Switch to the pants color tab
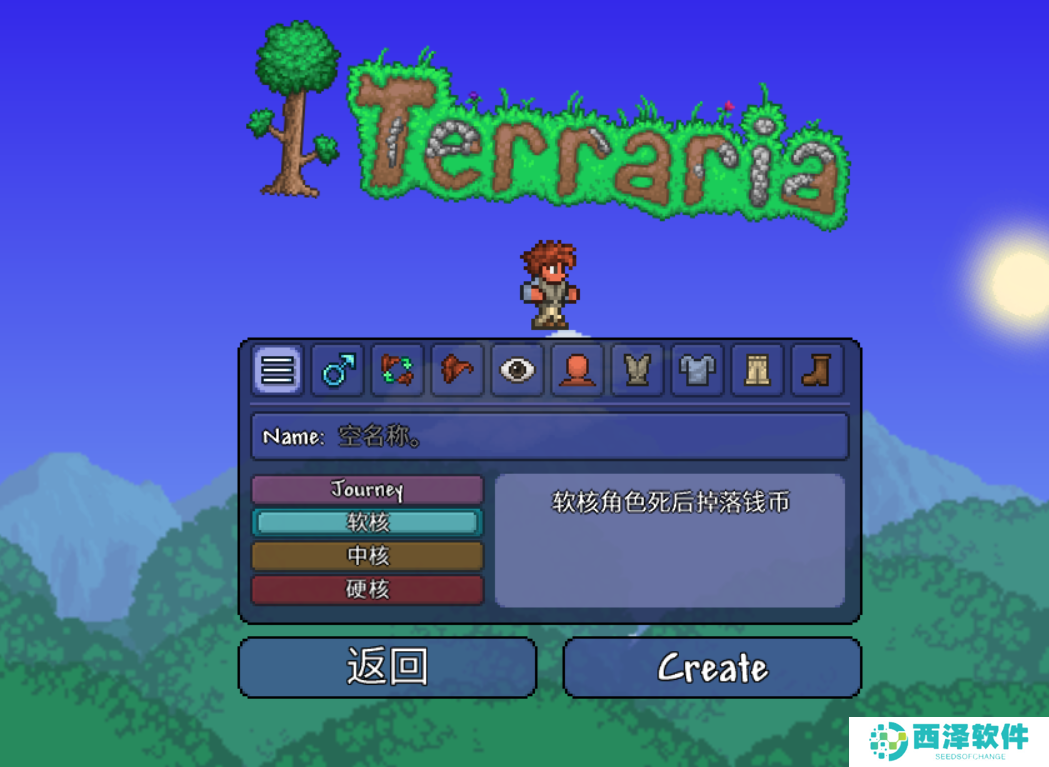The image size is (1049, 767). tap(757, 371)
